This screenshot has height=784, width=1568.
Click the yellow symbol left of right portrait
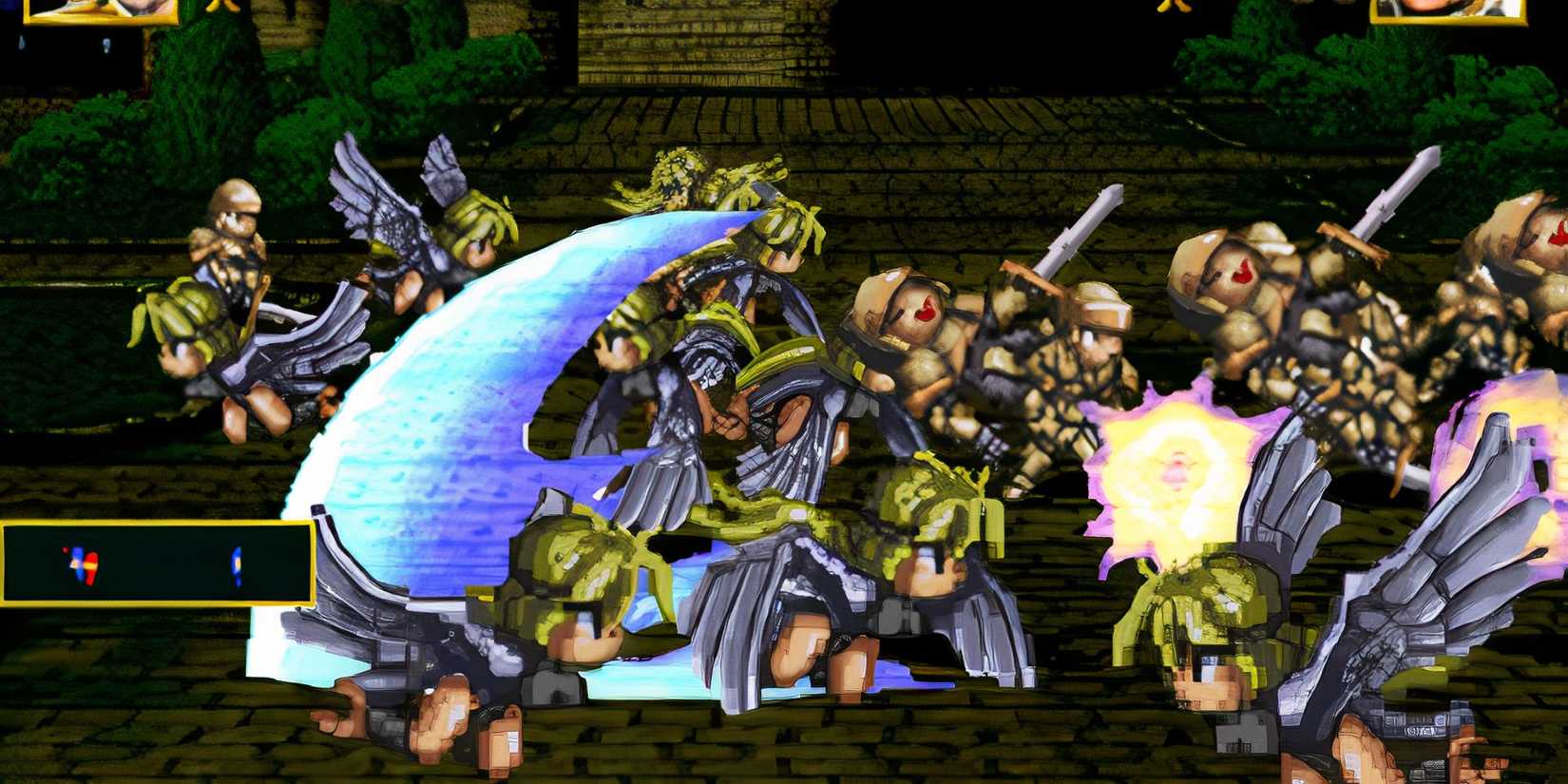(x=1171, y=5)
